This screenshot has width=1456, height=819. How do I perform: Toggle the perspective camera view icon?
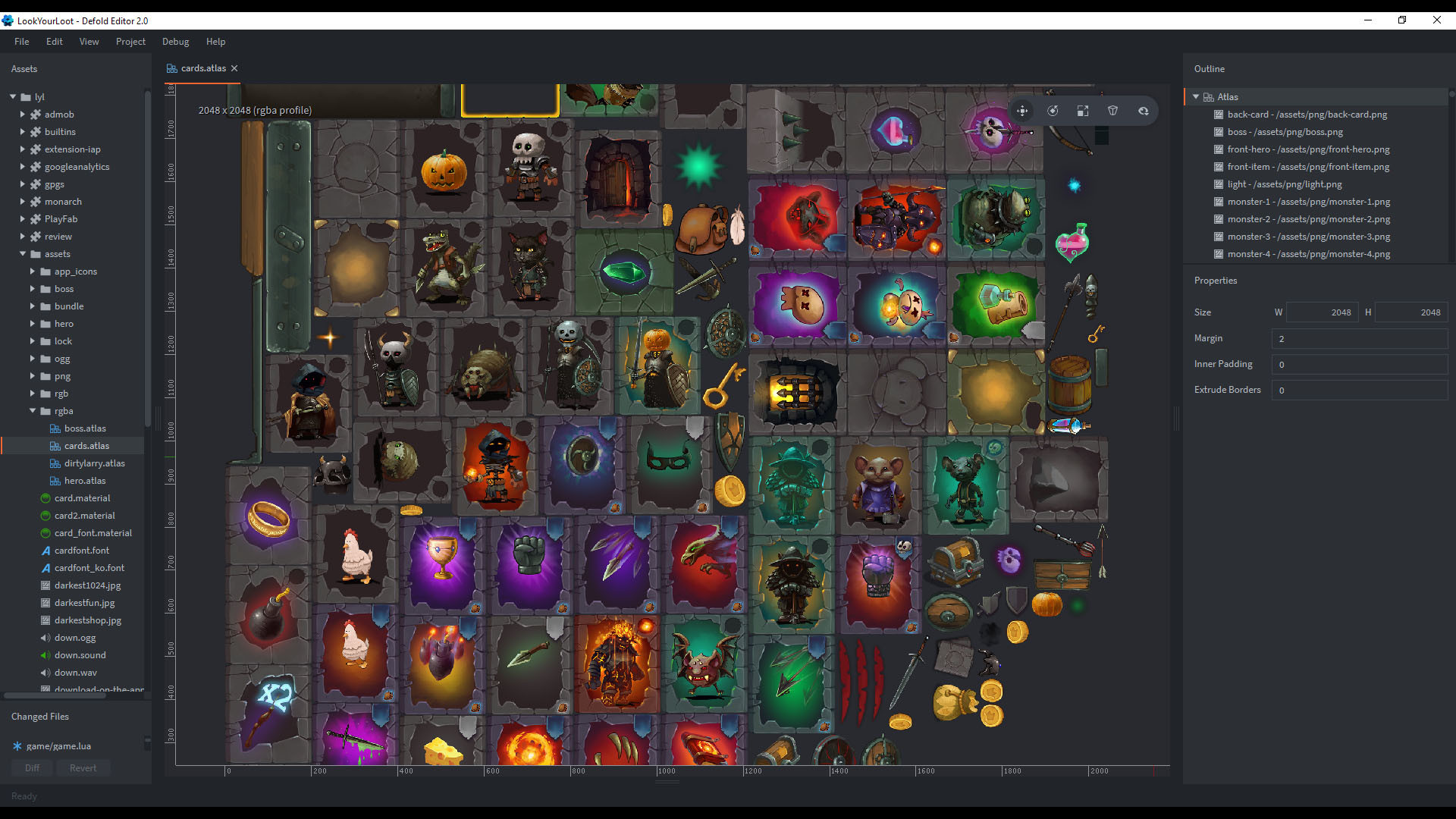(1112, 110)
